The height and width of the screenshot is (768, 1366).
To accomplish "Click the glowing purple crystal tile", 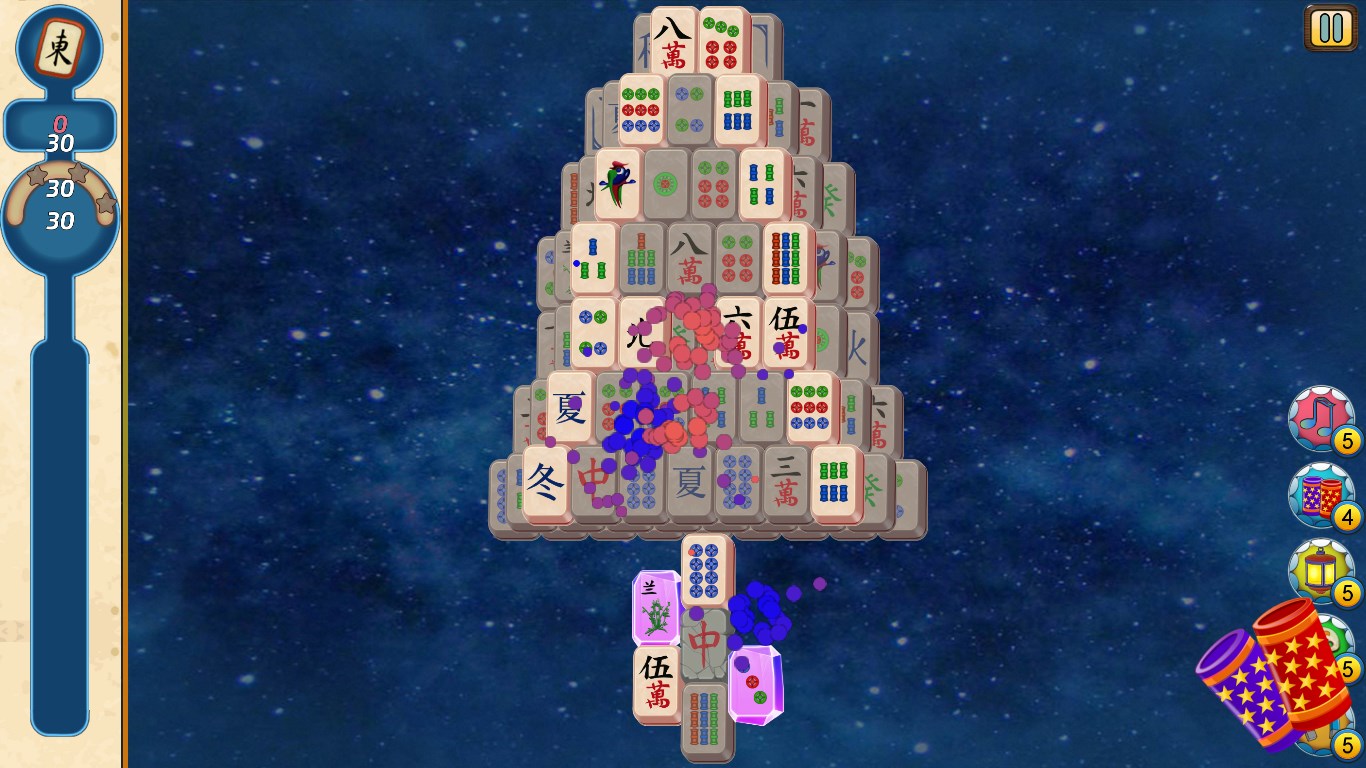I will [753, 681].
